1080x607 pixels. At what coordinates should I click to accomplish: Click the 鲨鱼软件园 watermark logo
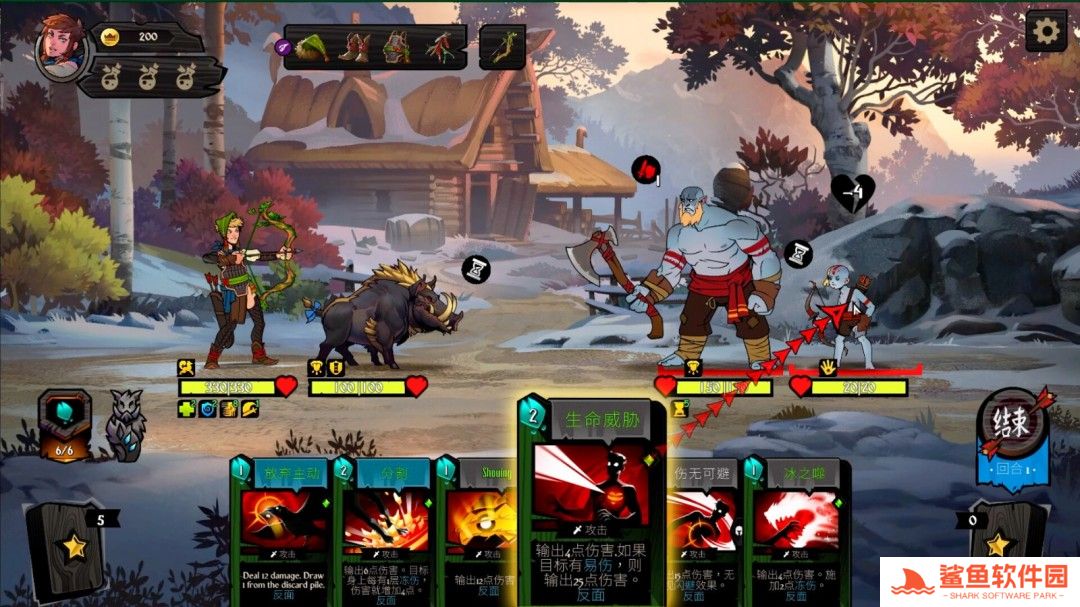(978, 580)
